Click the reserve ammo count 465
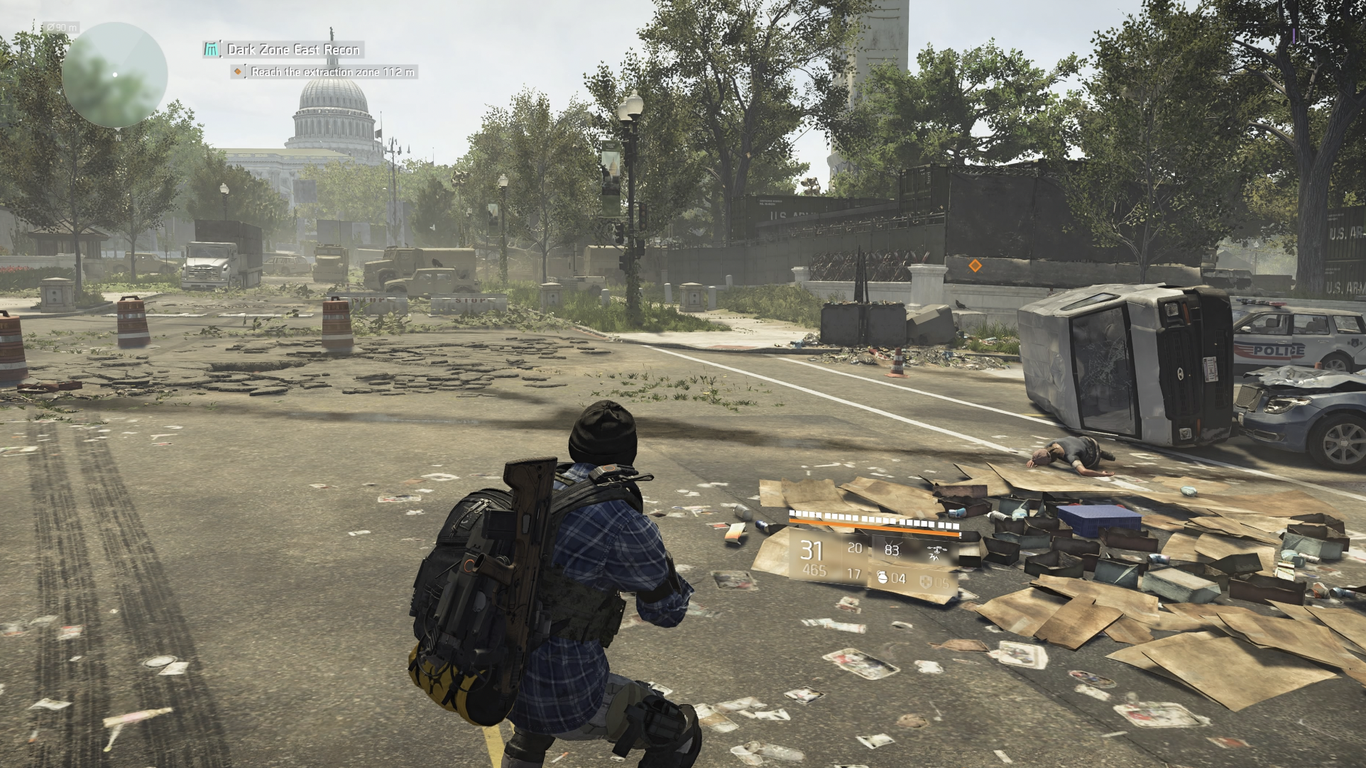Image resolution: width=1366 pixels, height=768 pixels. coord(815,570)
